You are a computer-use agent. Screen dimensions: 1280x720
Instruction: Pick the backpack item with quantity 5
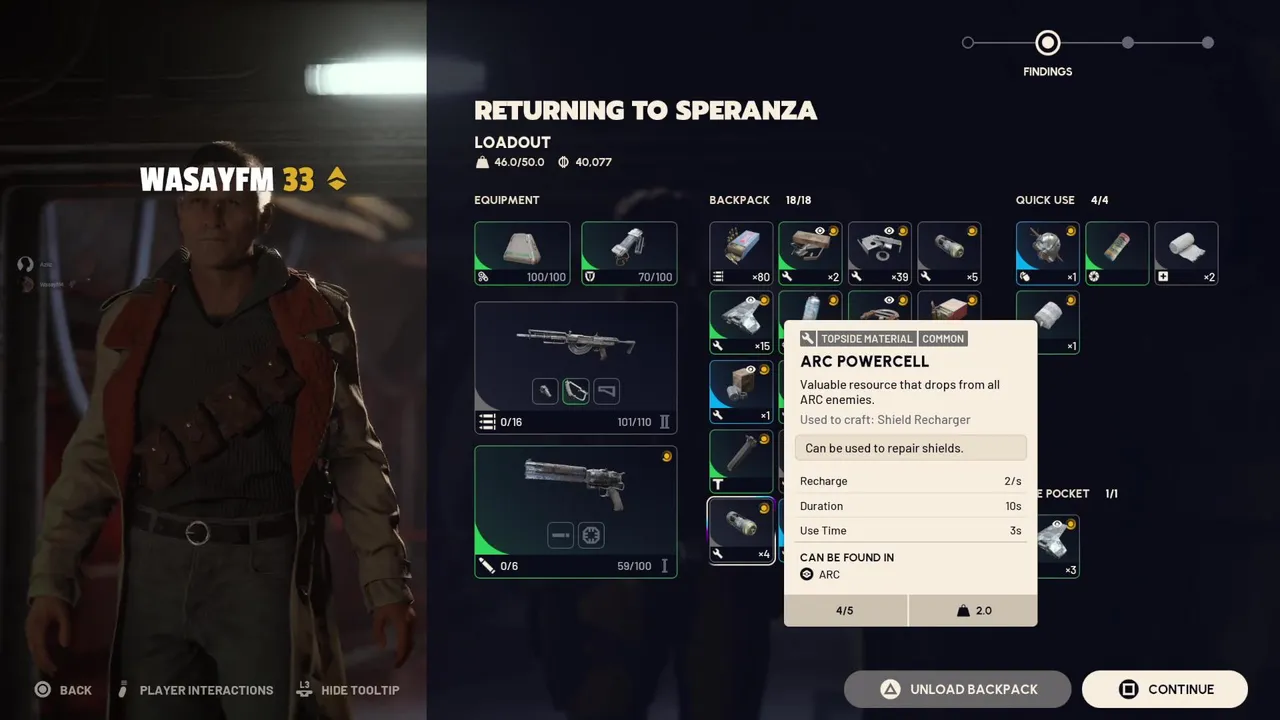(x=949, y=253)
